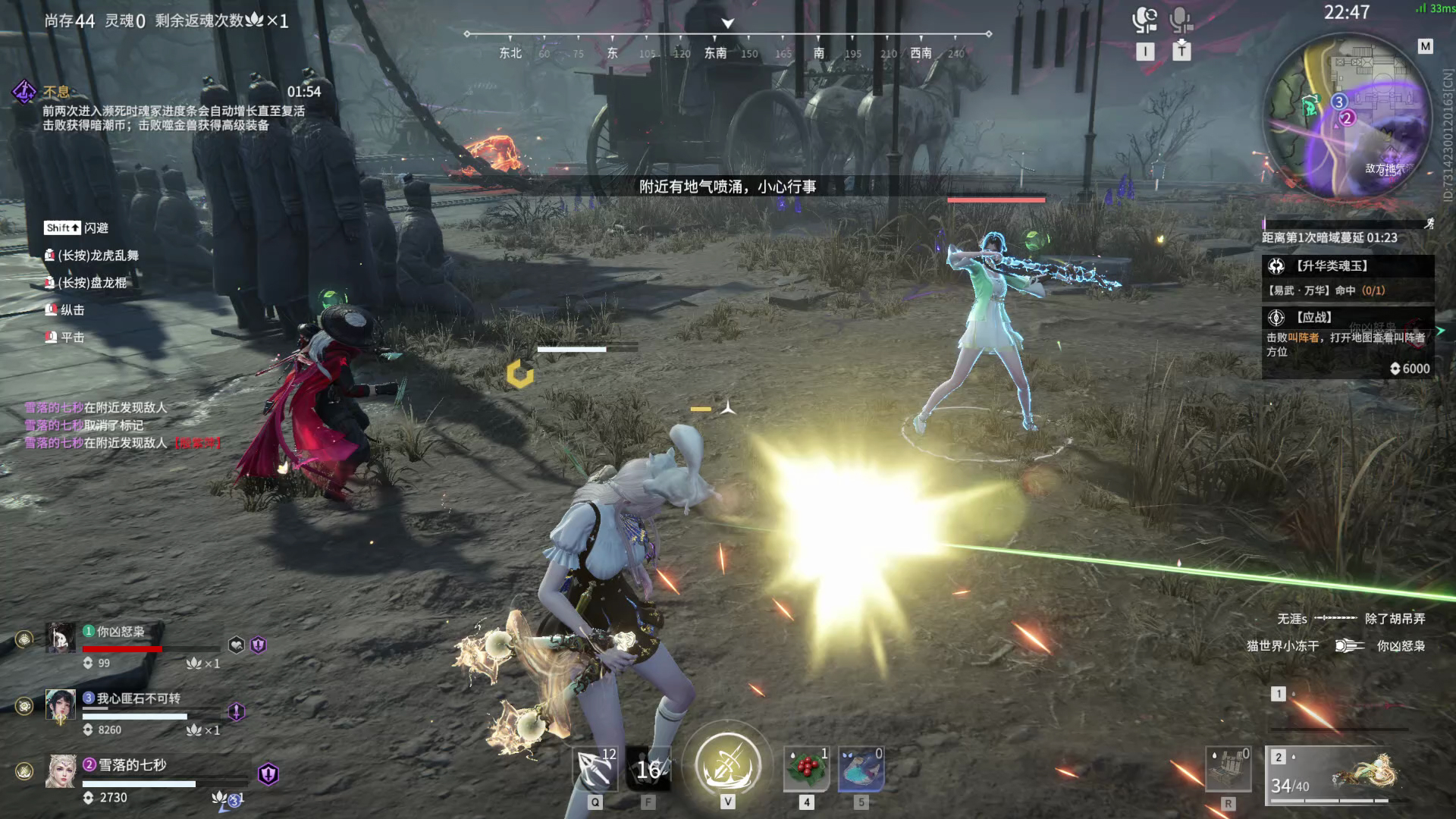1456x819 pixels.
Task: Use the red berries item slot
Action: (806, 769)
